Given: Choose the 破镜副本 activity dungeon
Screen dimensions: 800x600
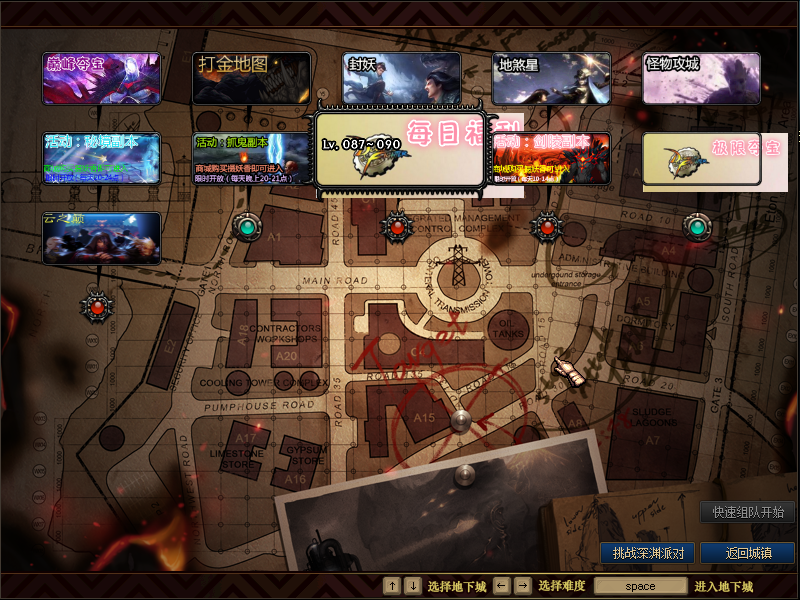Looking at the screenshot, I should 101,159.
